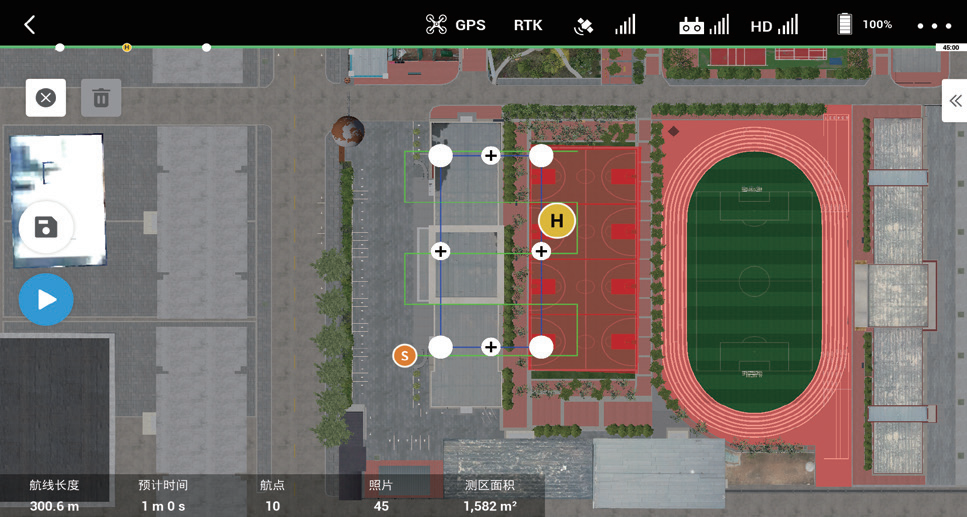This screenshot has height=517, width=967.
Task: Save the flight route with the disk icon
Action: [x=46, y=228]
